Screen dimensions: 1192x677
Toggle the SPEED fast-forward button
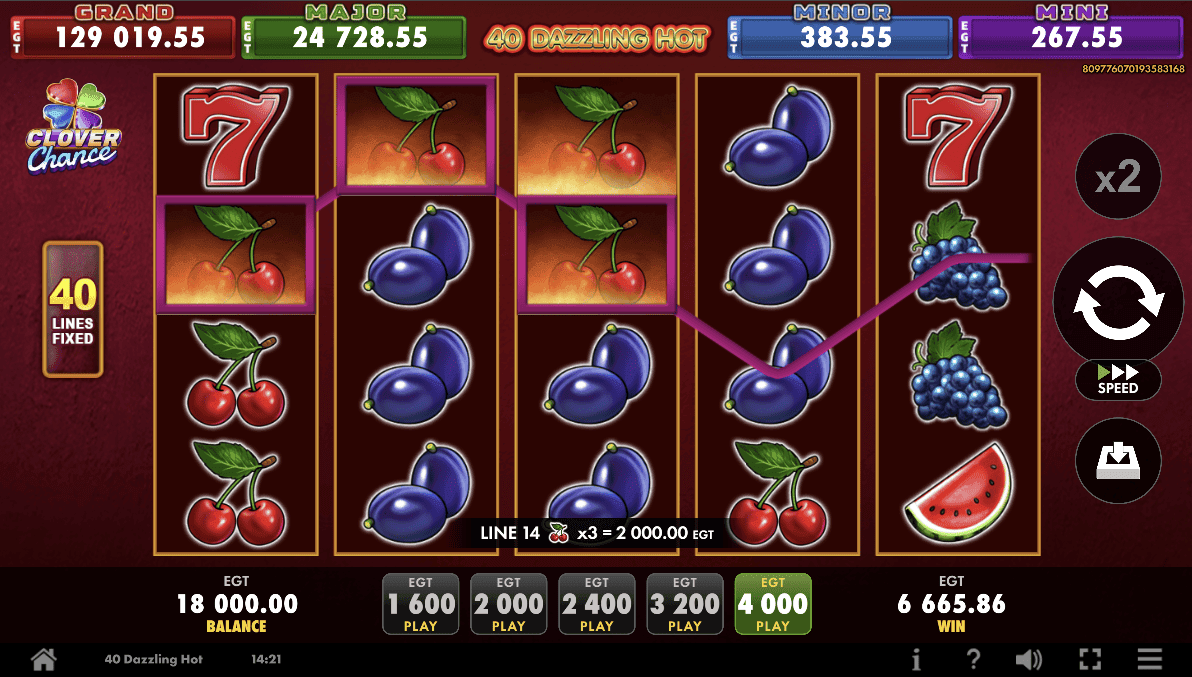pyautogui.click(x=1118, y=380)
